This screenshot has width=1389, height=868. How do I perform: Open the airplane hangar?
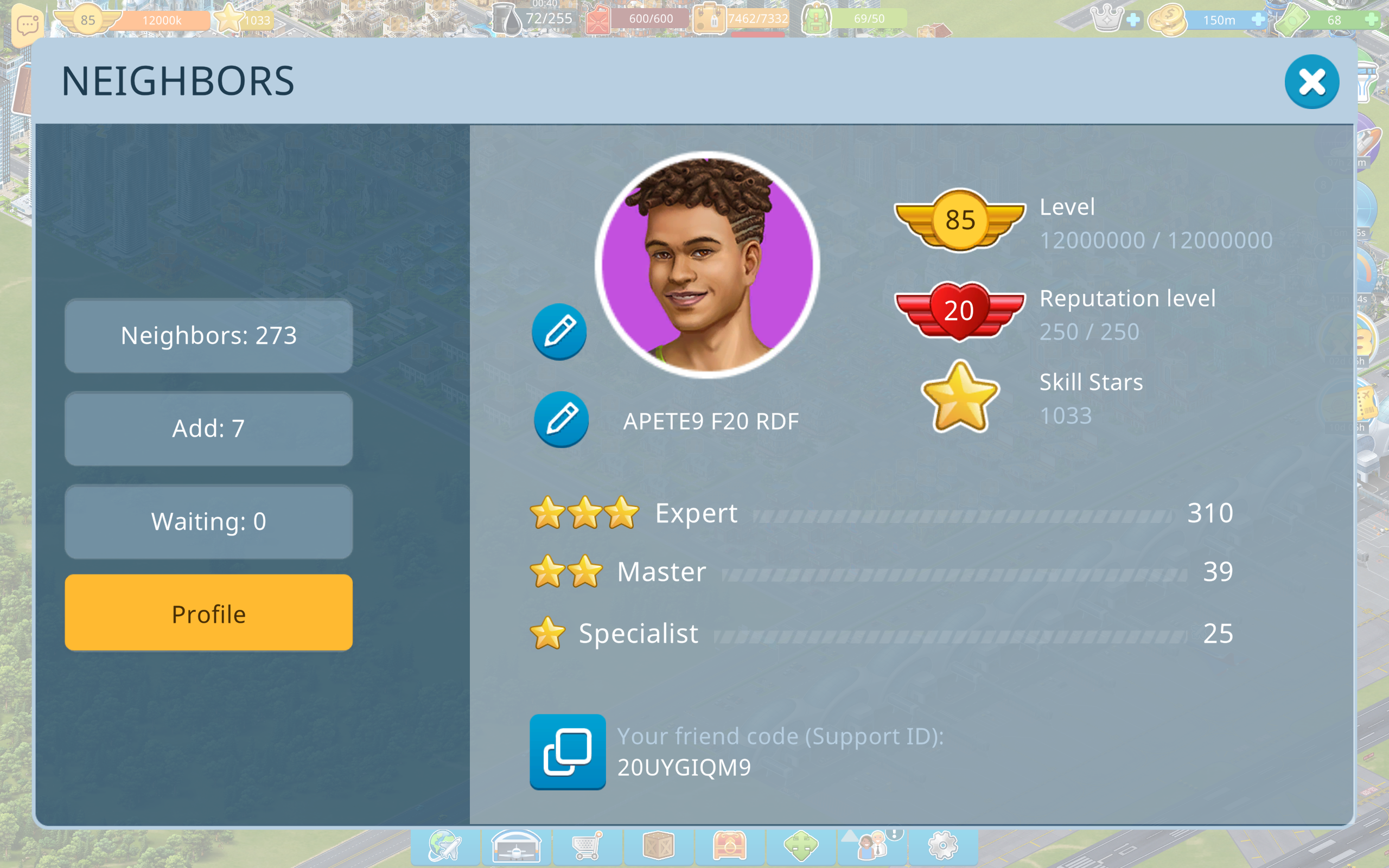516,846
